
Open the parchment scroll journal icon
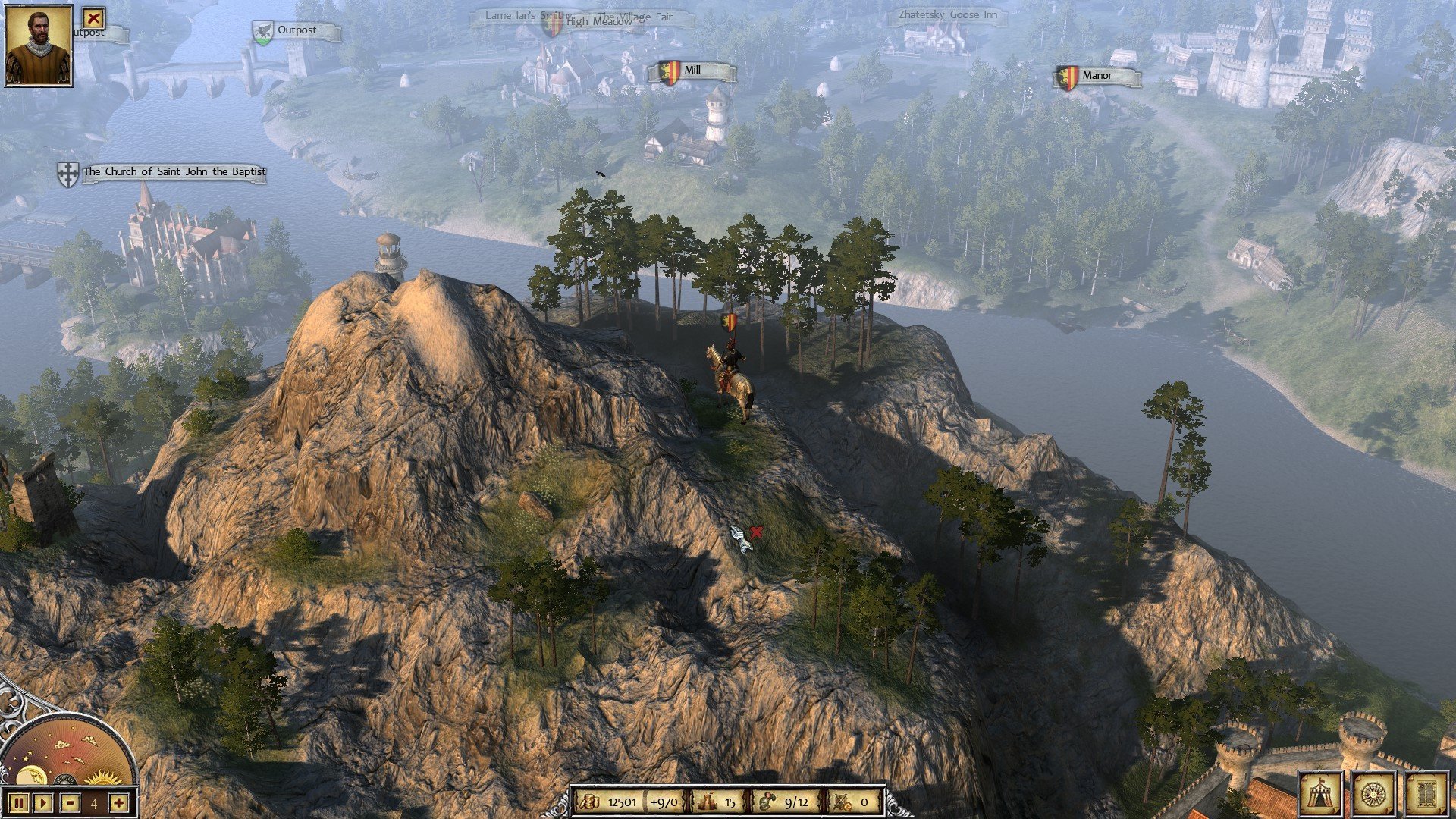[x=1426, y=794]
